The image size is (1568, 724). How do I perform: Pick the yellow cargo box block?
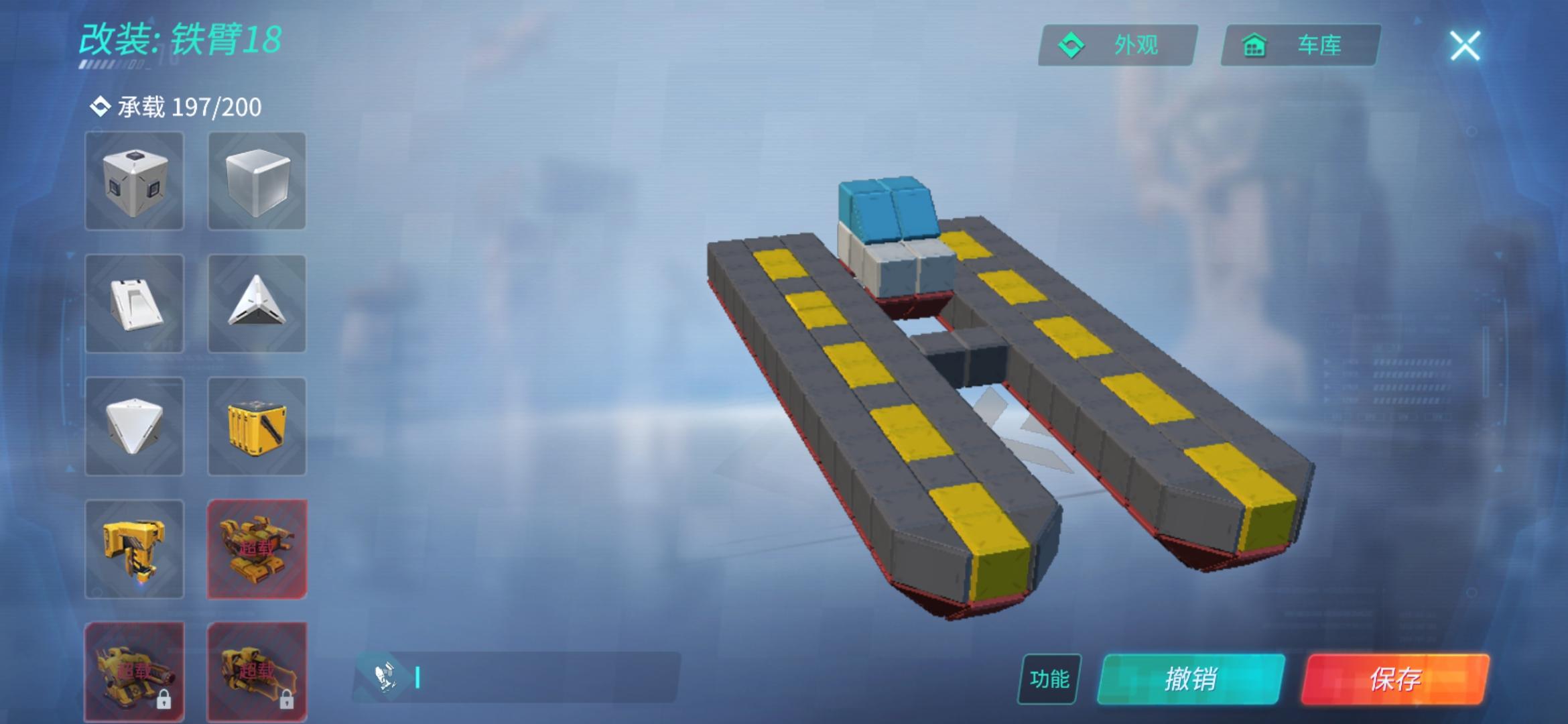tap(257, 427)
